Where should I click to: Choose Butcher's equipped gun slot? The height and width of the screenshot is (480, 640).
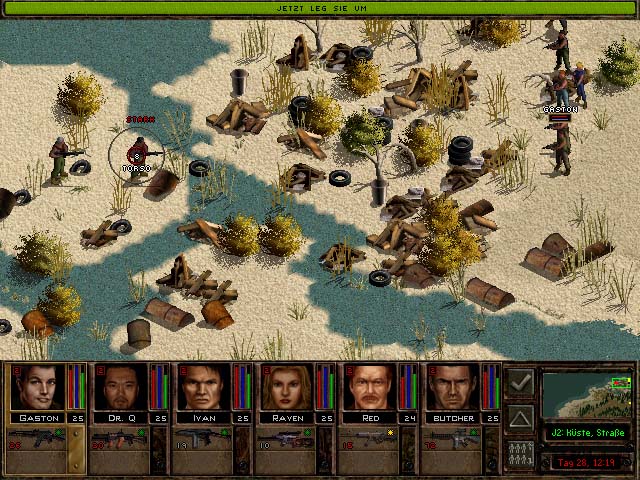point(449,439)
